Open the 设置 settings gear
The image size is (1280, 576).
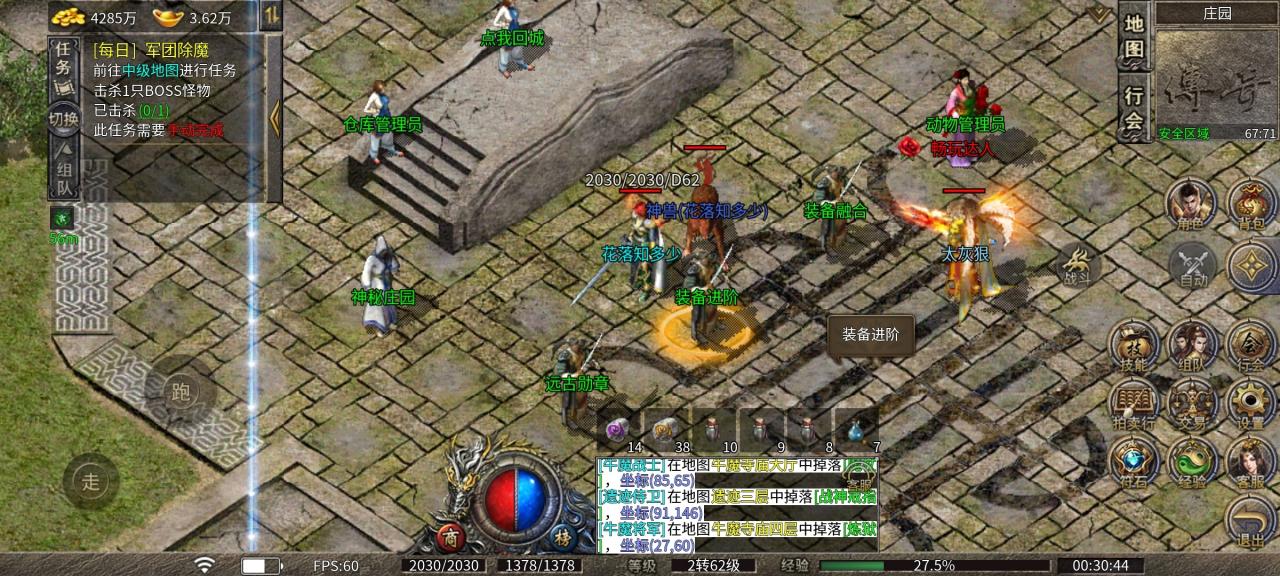(x=1250, y=405)
